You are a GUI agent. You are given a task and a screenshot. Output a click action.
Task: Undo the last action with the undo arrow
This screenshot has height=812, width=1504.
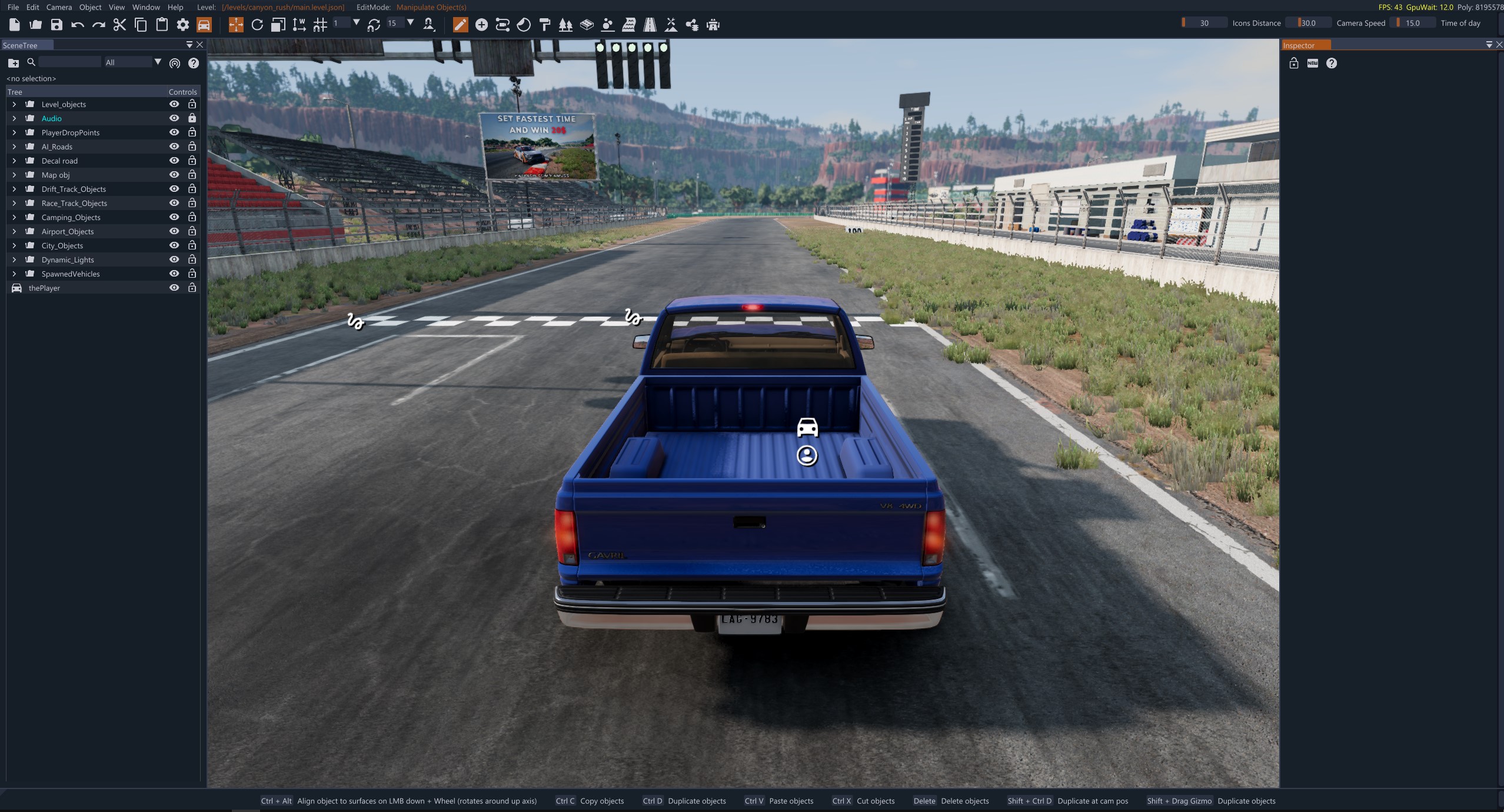click(x=78, y=25)
